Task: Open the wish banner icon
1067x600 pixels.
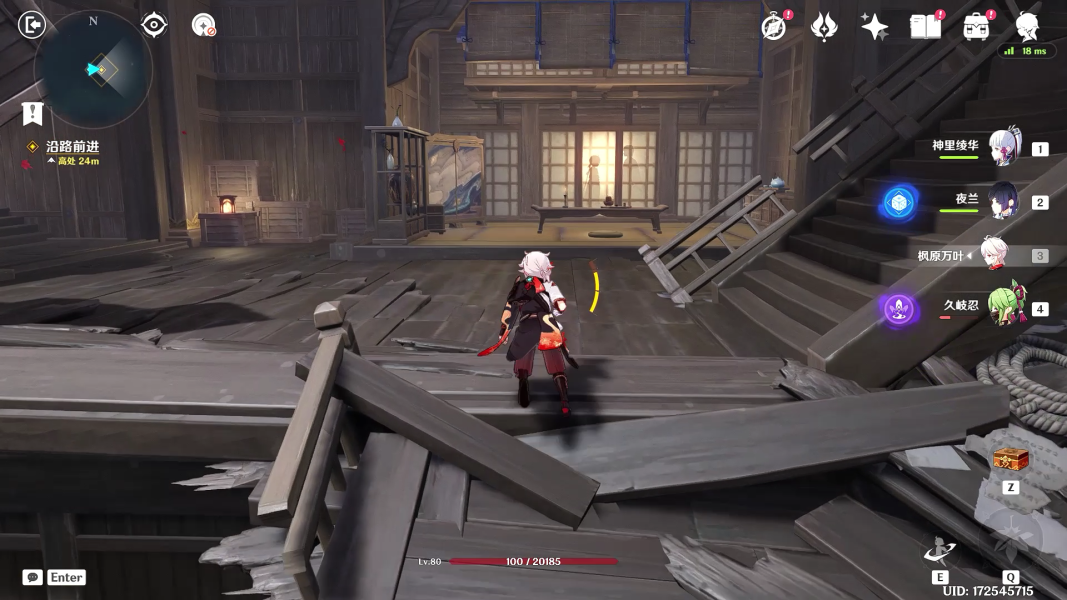Action: coord(824,27)
